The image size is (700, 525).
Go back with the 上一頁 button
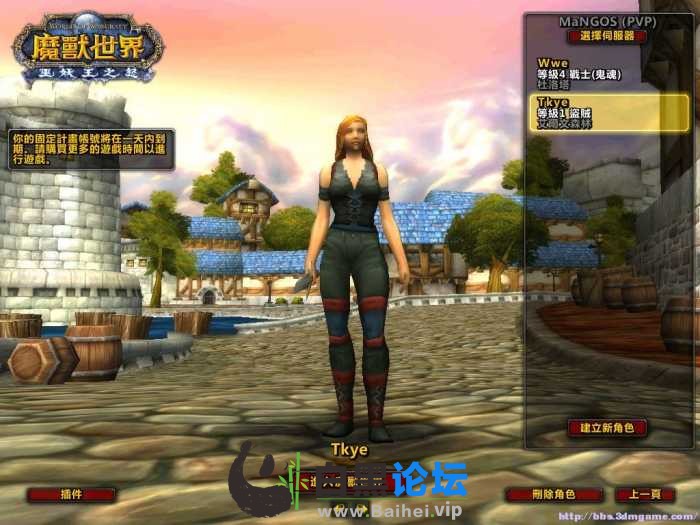point(644,494)
